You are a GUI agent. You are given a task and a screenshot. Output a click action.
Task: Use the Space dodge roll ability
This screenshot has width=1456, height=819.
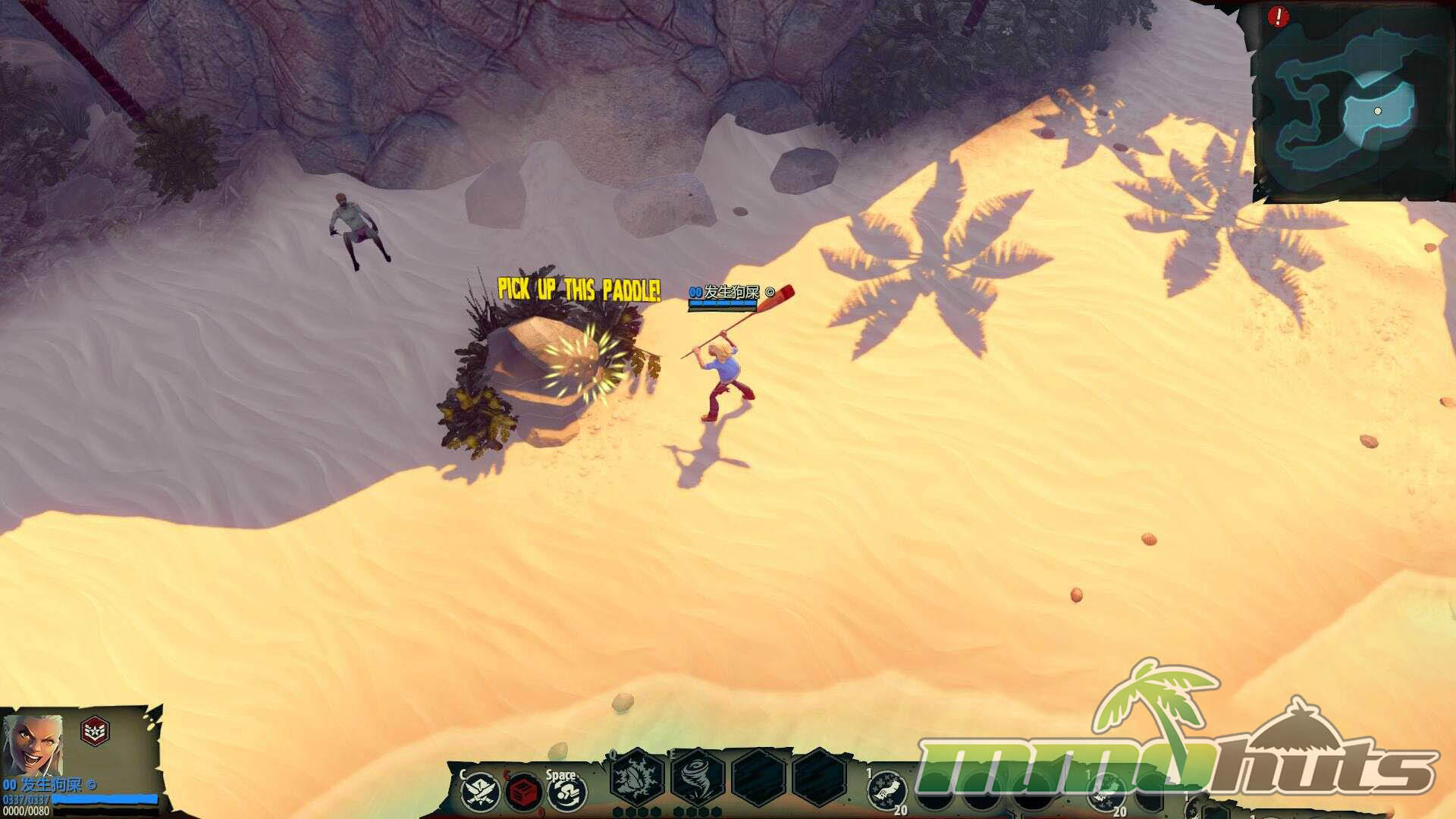tap(566, 793)
